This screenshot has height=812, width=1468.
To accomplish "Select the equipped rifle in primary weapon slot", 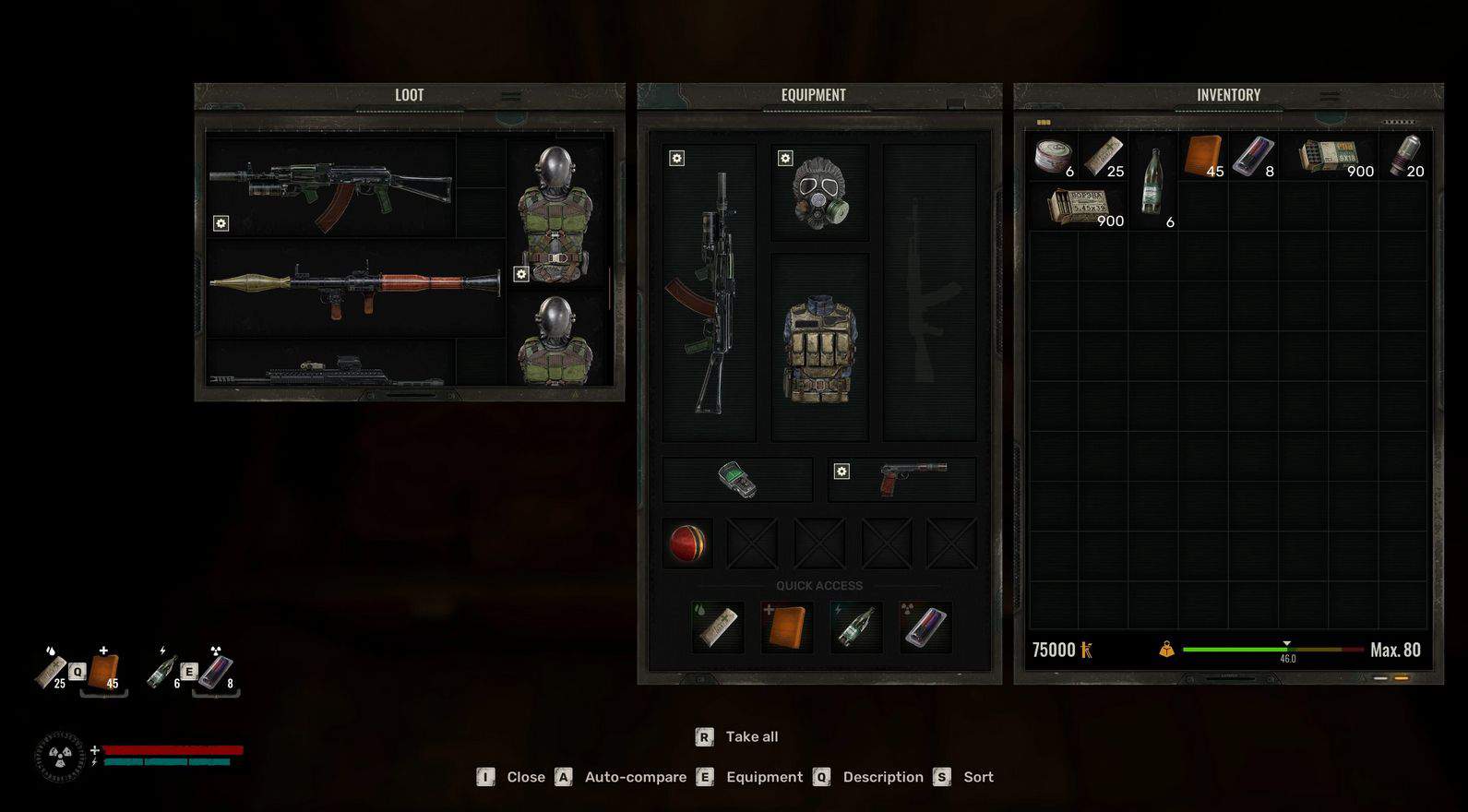I will [x=709, y=293].
